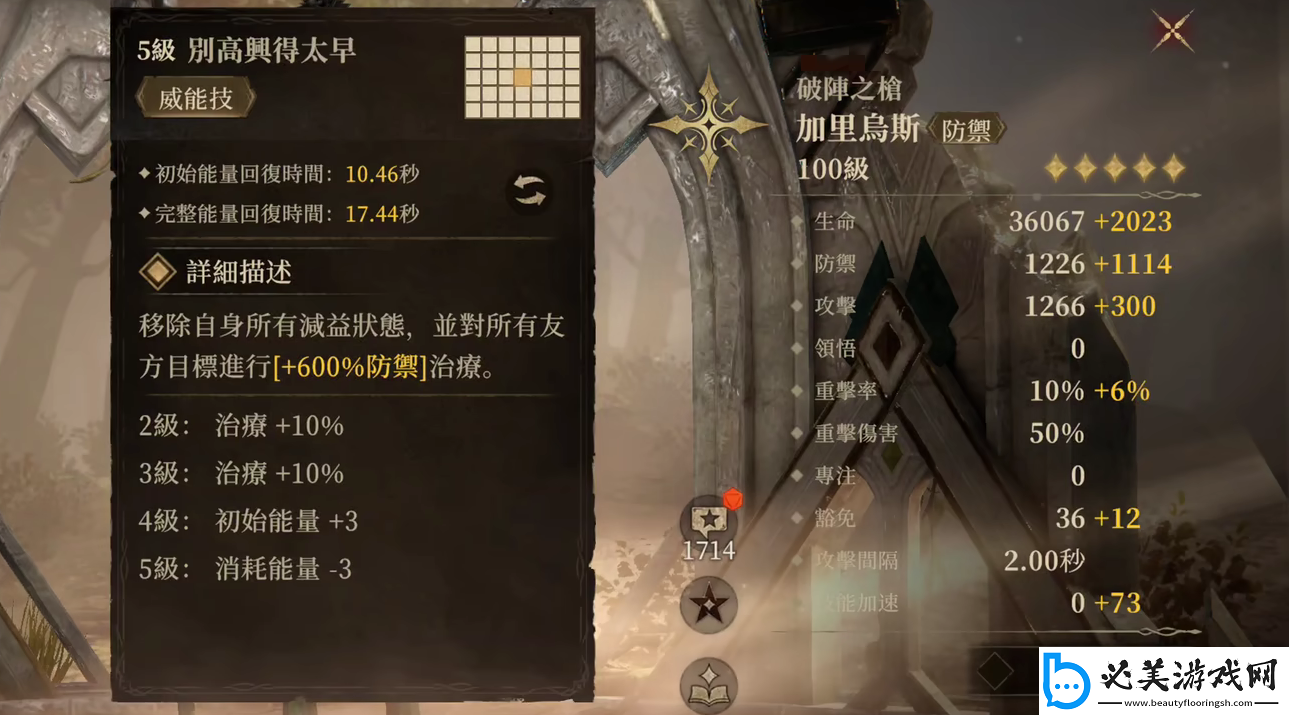Open the star badge icon showing 1714
Screen dimensions: 1289x715
click(x=709, y=522)
